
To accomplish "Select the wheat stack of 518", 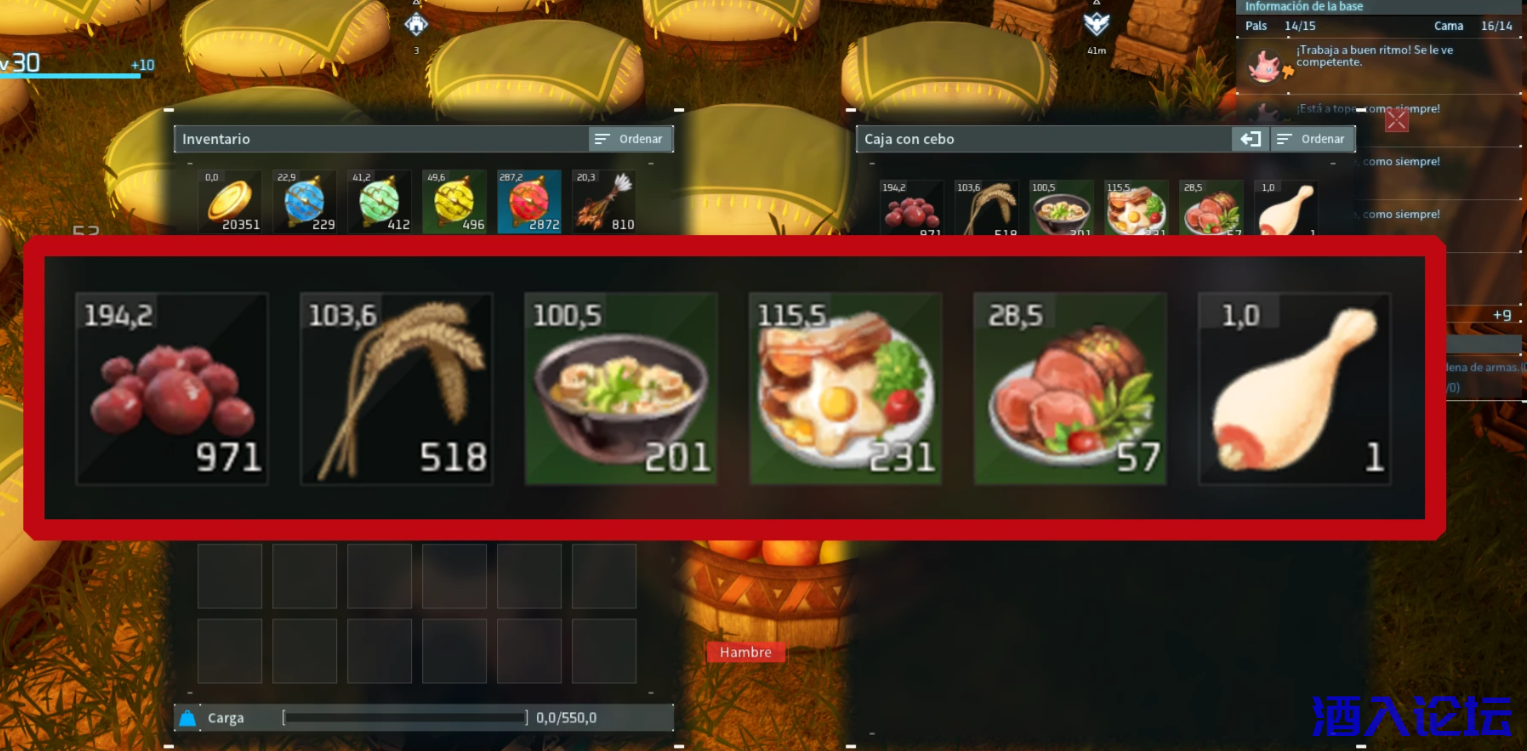I will coord(396,388).
